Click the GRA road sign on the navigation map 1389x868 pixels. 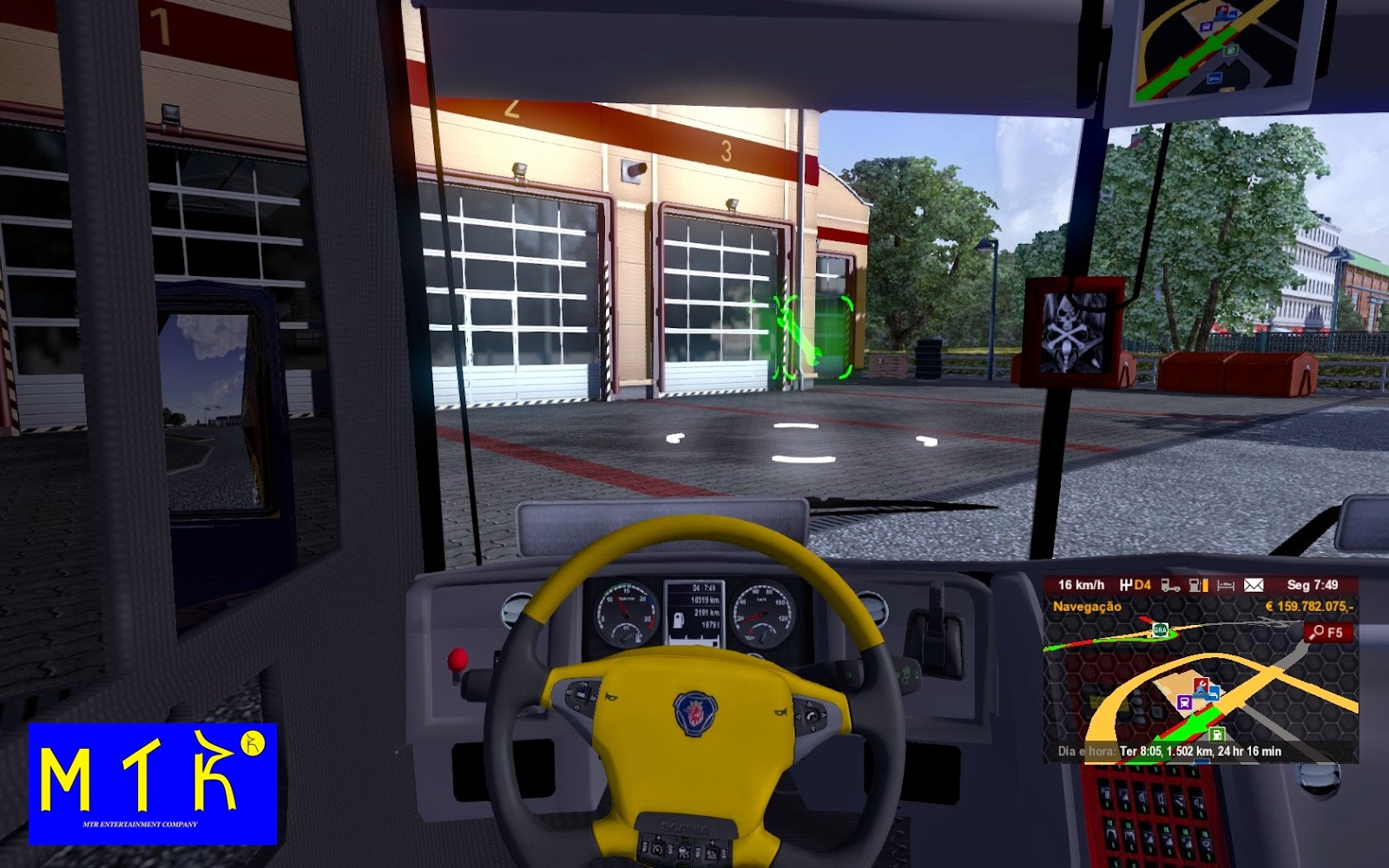tap(1160, 630)
